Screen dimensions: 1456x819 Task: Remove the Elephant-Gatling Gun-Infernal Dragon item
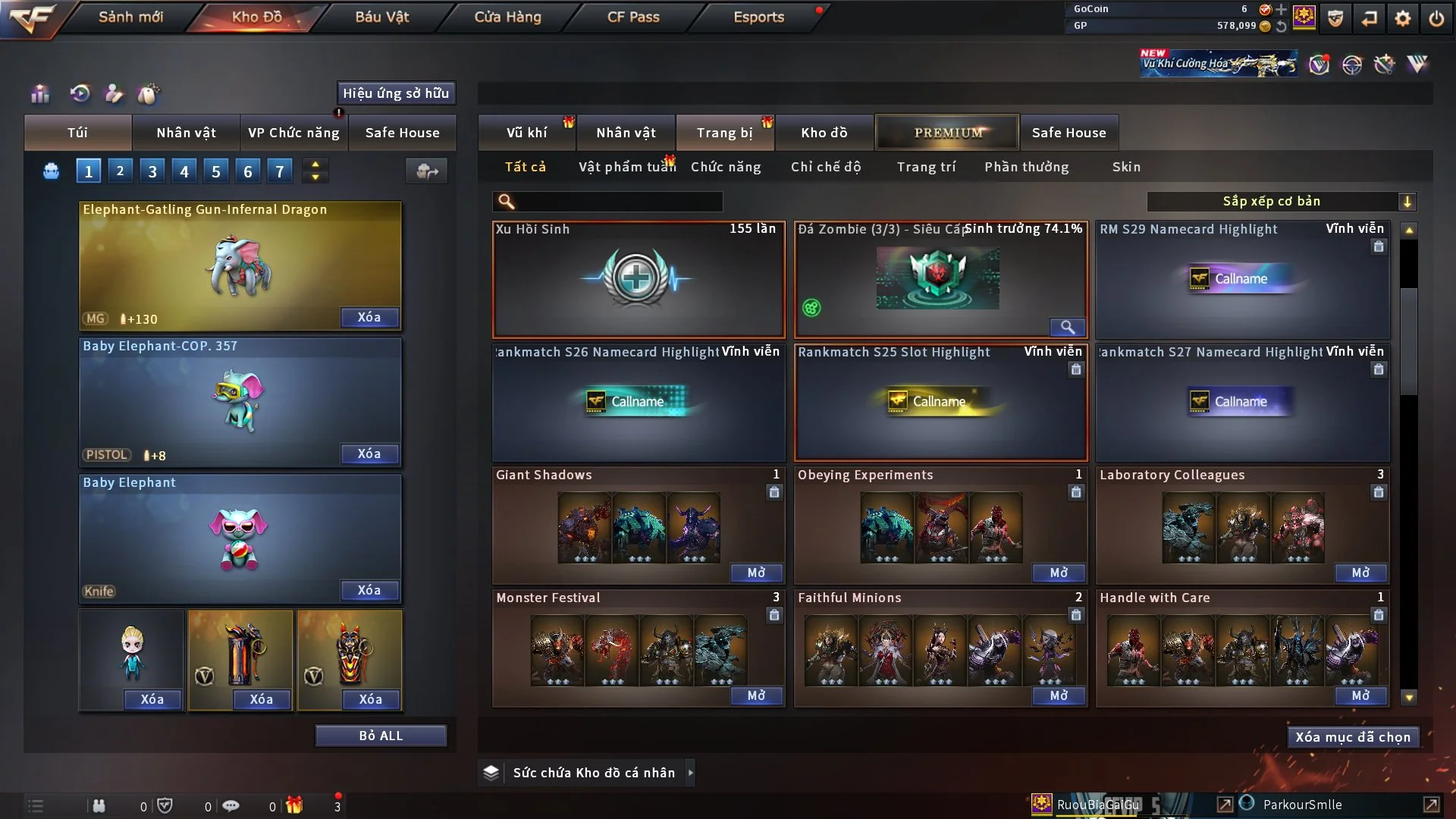[369, 317]
